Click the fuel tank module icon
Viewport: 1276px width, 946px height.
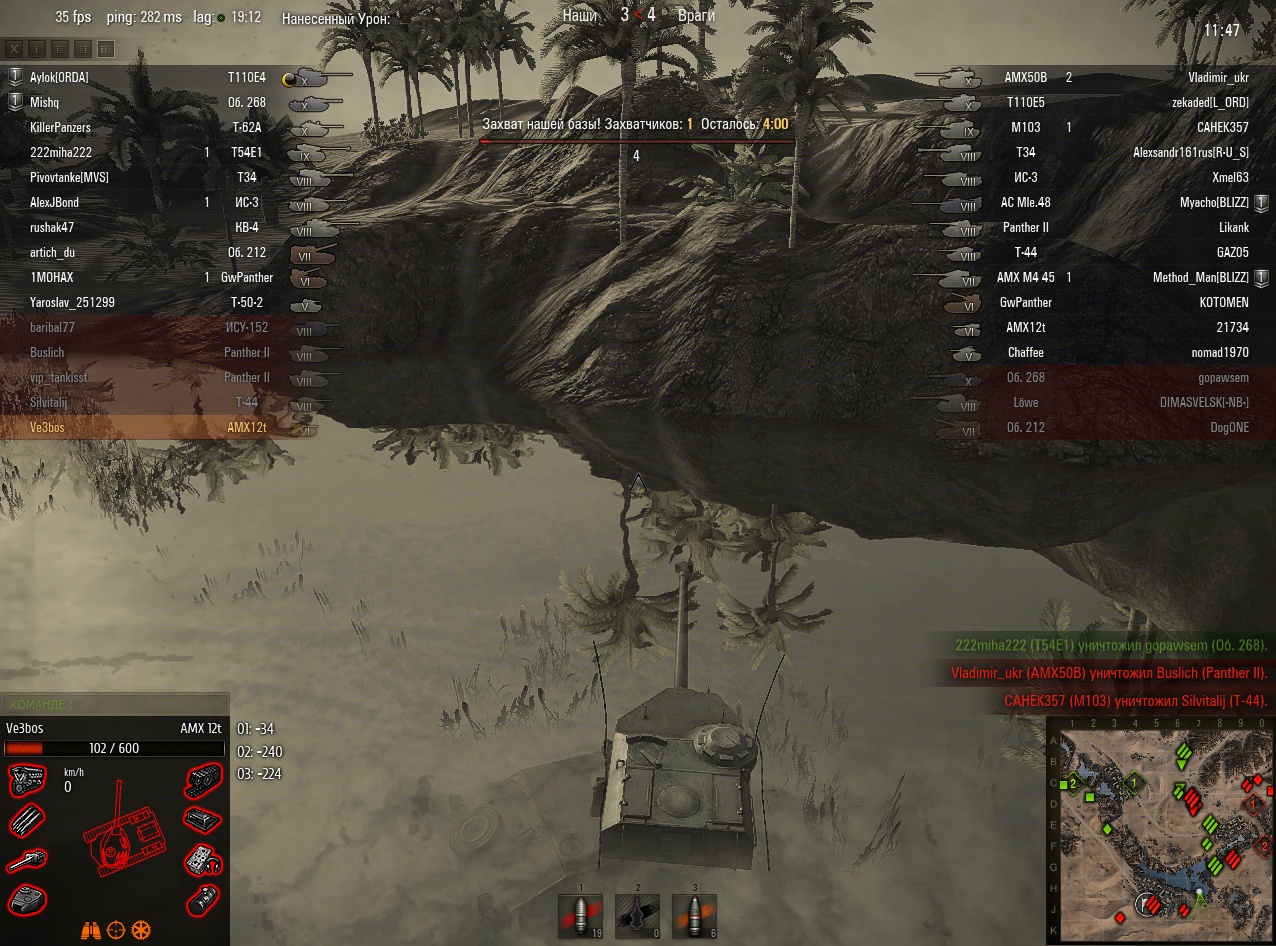(202, 820)
